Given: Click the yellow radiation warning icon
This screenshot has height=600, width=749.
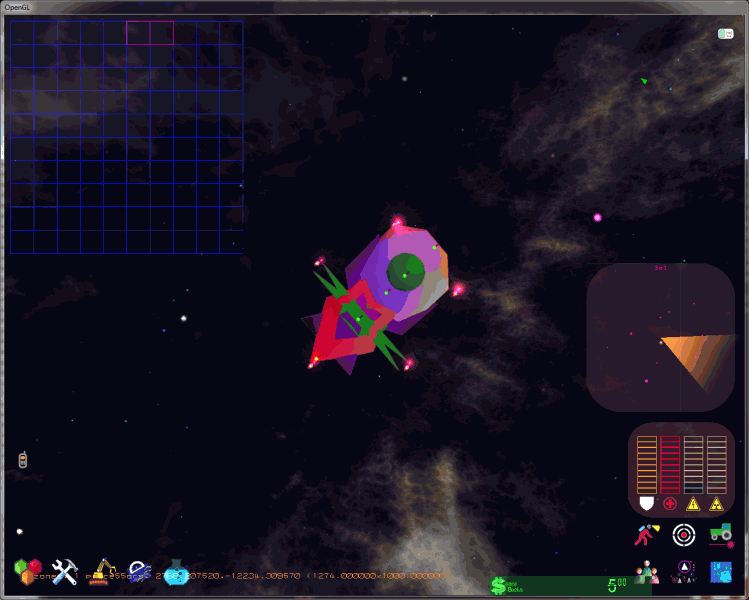Looking at the screenshot, I should pyautogui.click(x=717, y=502).
